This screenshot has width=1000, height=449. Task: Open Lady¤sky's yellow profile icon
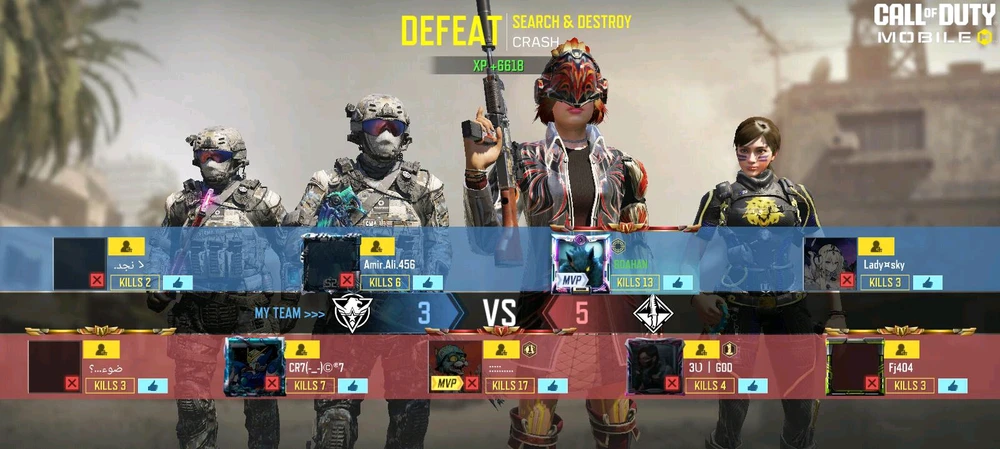[876, 246]
